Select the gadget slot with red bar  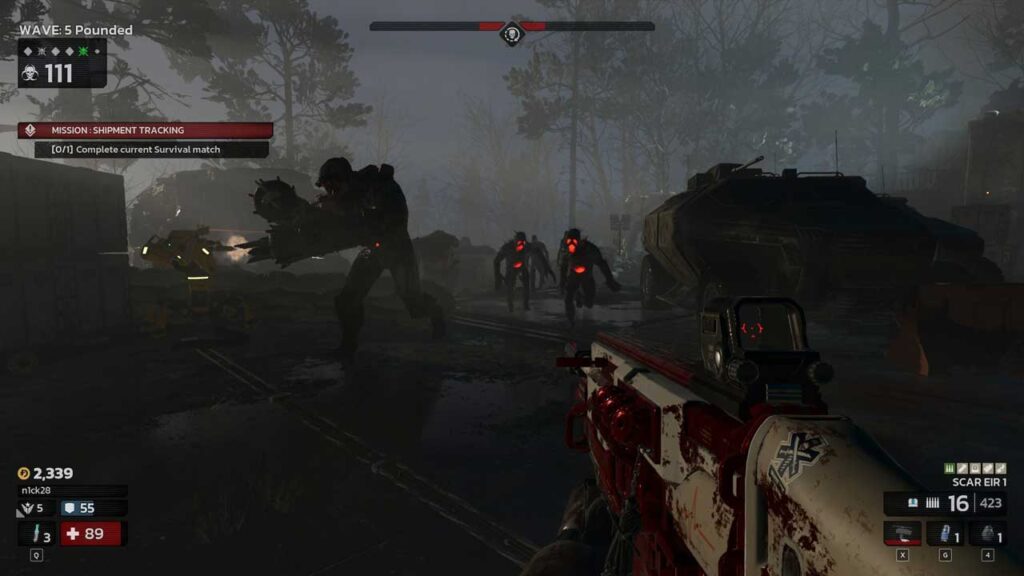902,533
